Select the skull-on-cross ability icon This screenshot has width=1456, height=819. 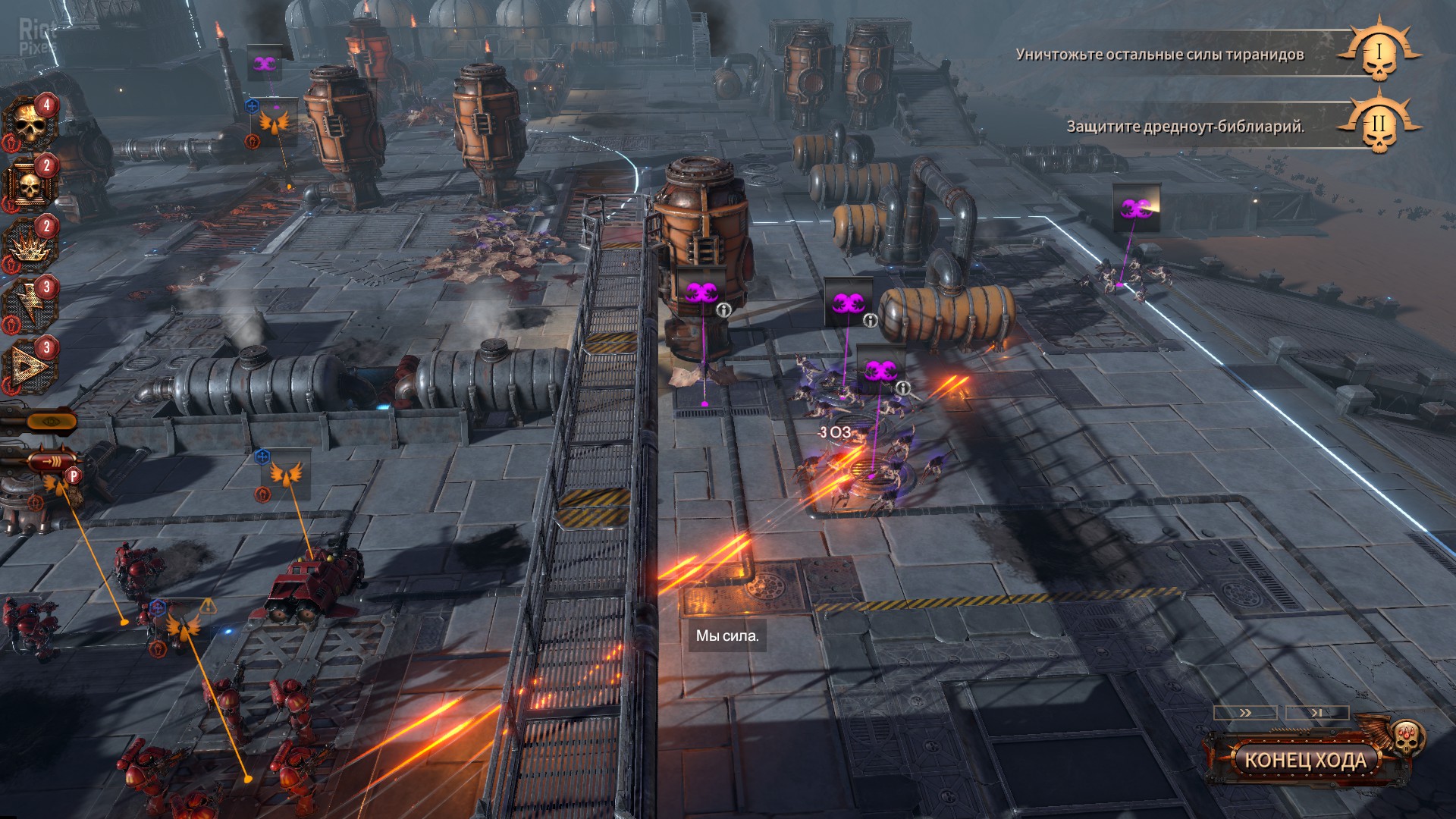pyautogui.click(x=29, y=185)
